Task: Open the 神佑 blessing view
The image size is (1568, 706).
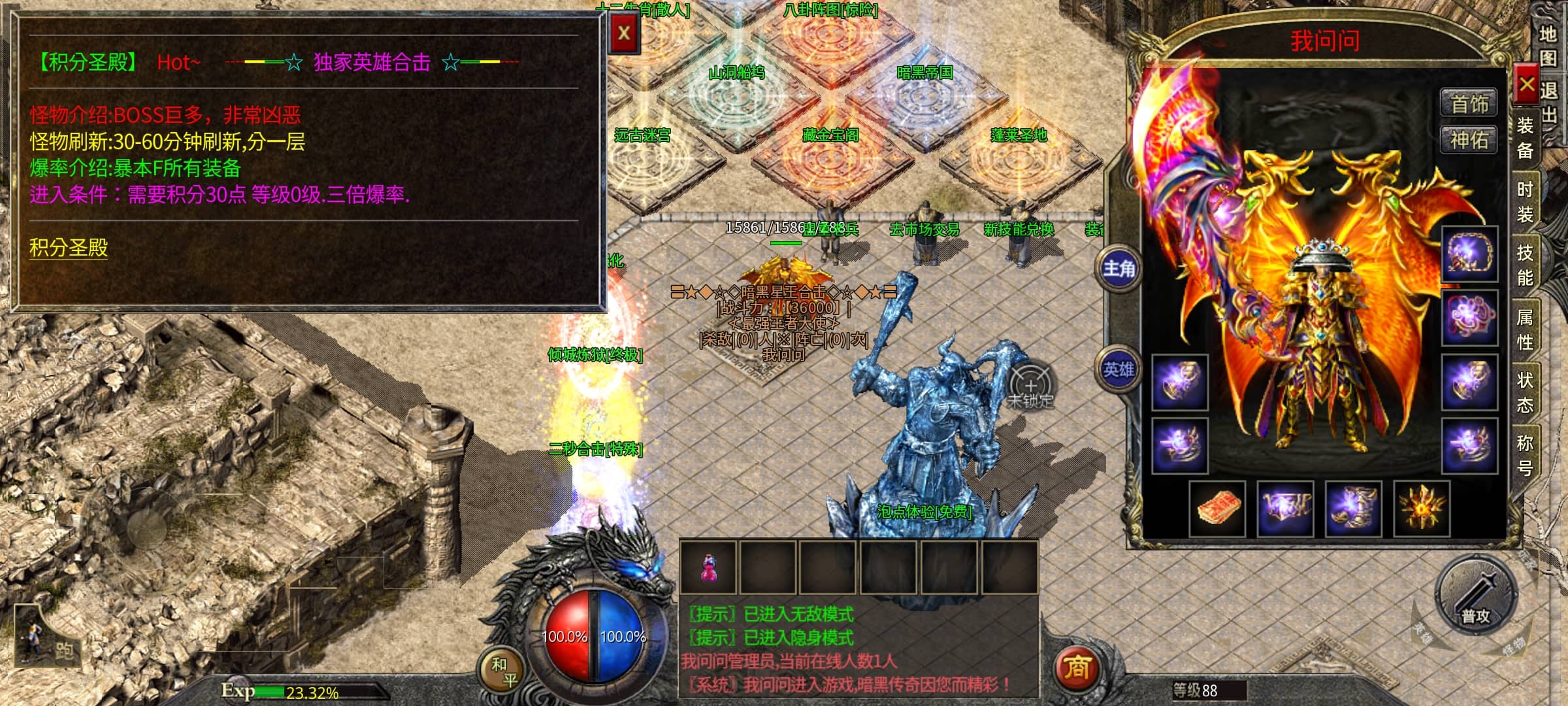Action: [x=1469, y=140]
